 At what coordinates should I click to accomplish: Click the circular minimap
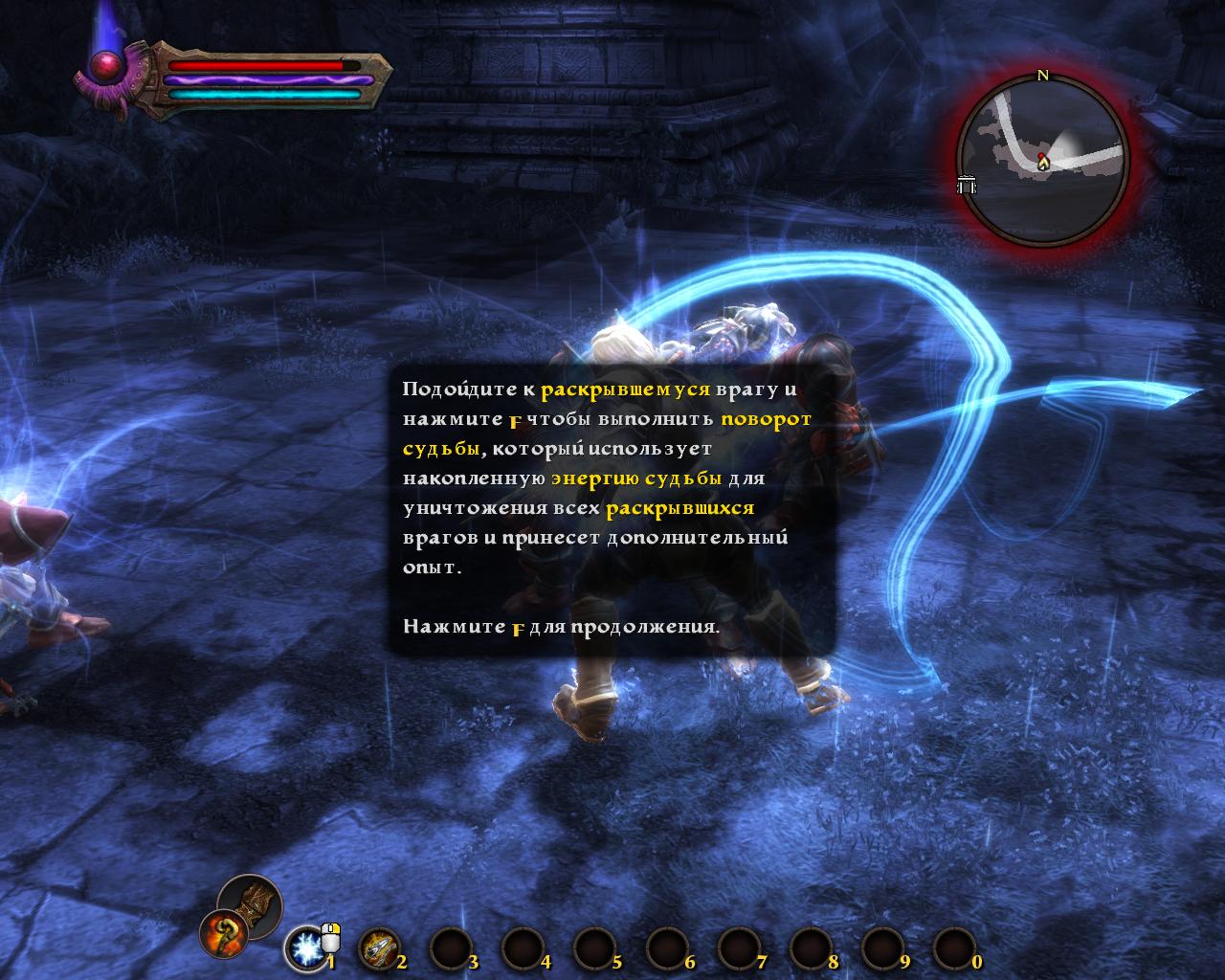pos(1043,159)
